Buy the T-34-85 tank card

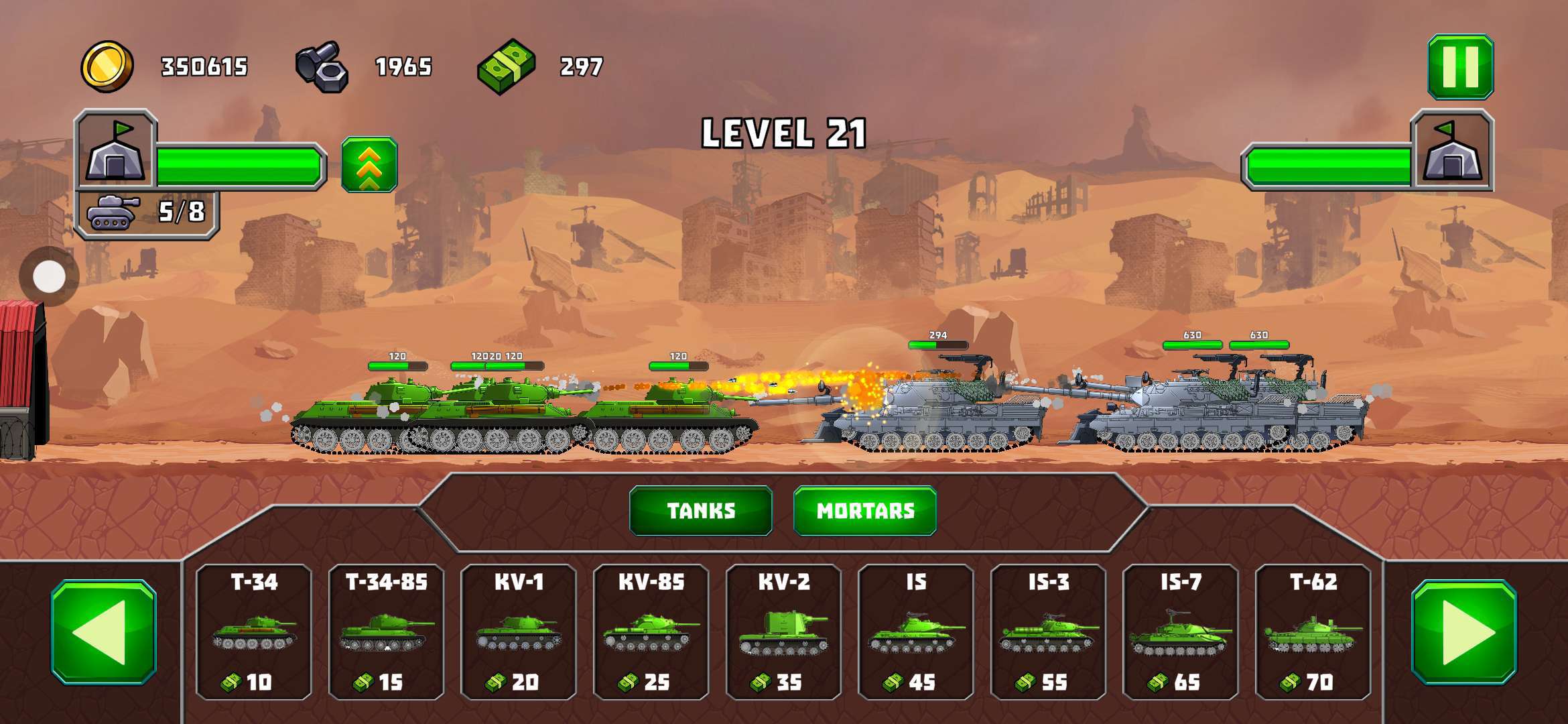[x=387, y=631]
